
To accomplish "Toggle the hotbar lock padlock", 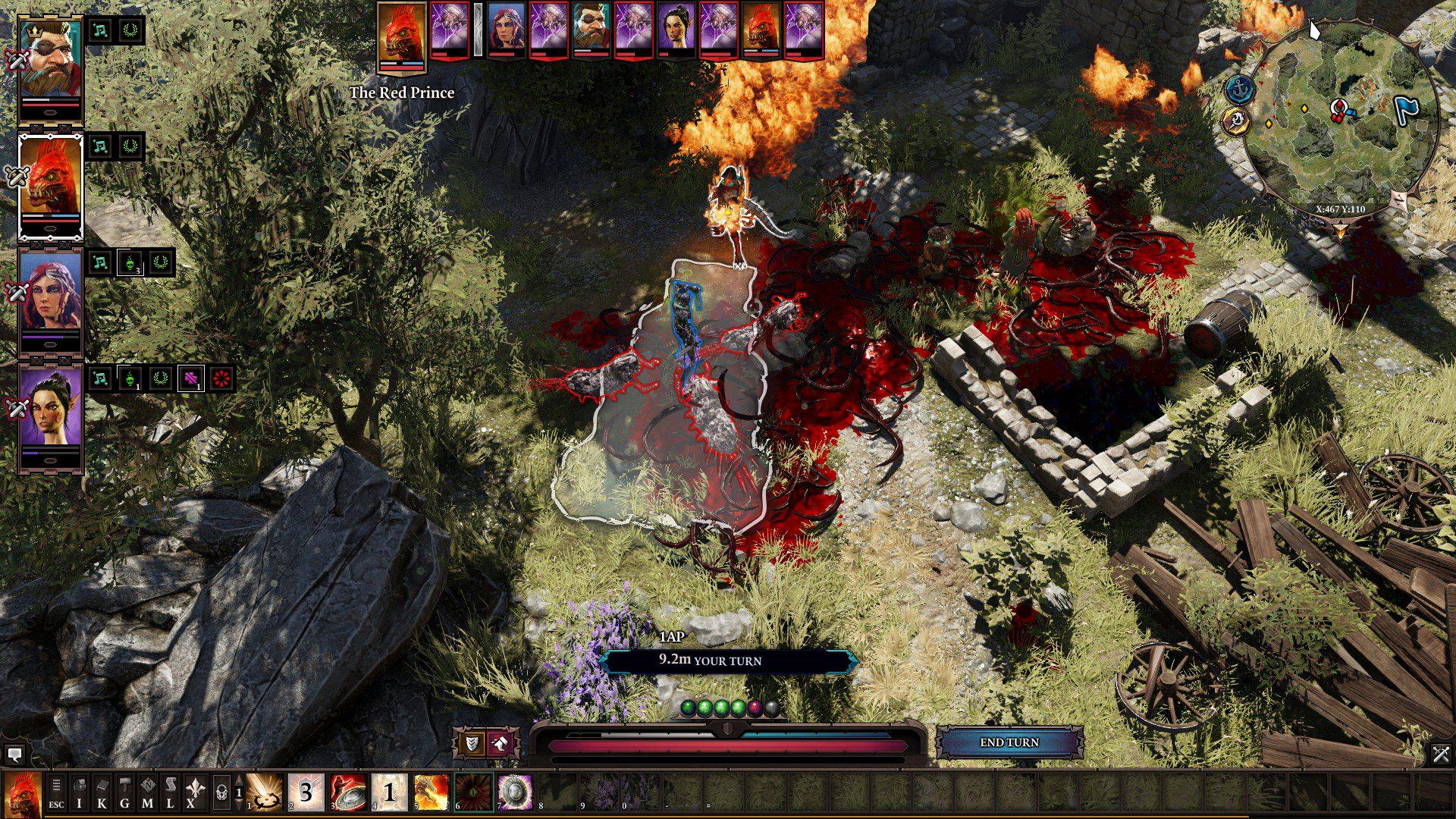I will tap(220, 790).
